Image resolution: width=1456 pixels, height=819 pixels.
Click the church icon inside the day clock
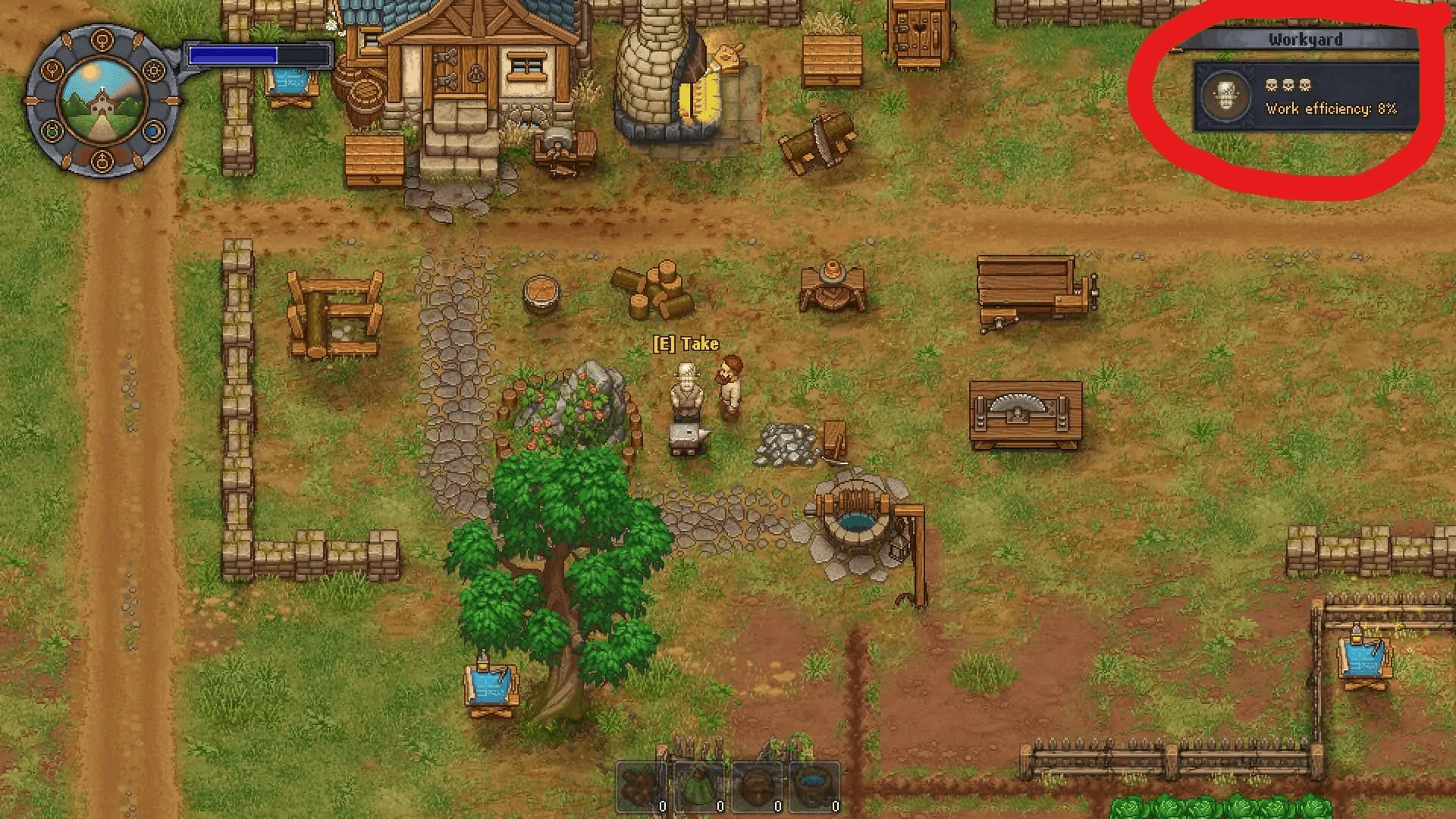(x=102, y=102)
